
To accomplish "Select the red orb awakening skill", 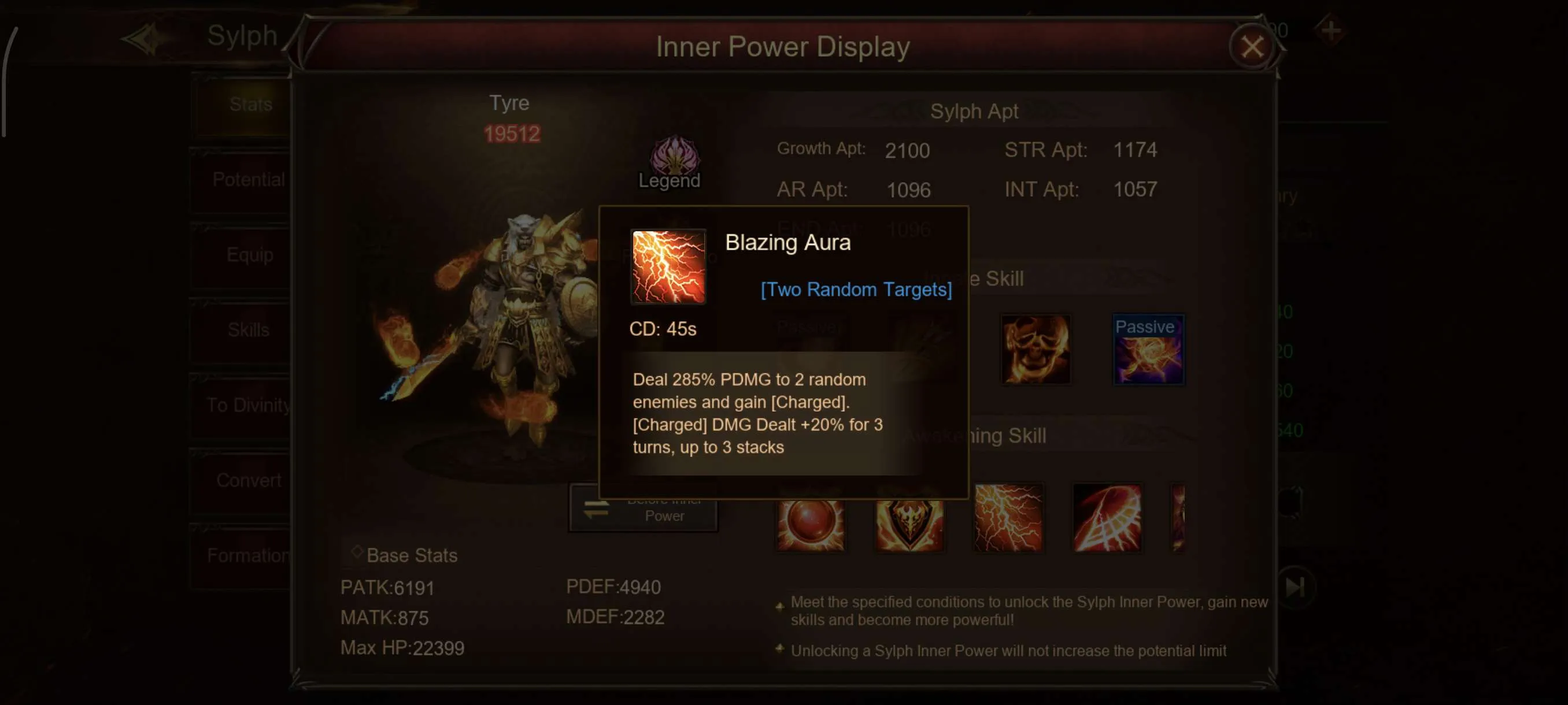I will click(x=810, y=523).
